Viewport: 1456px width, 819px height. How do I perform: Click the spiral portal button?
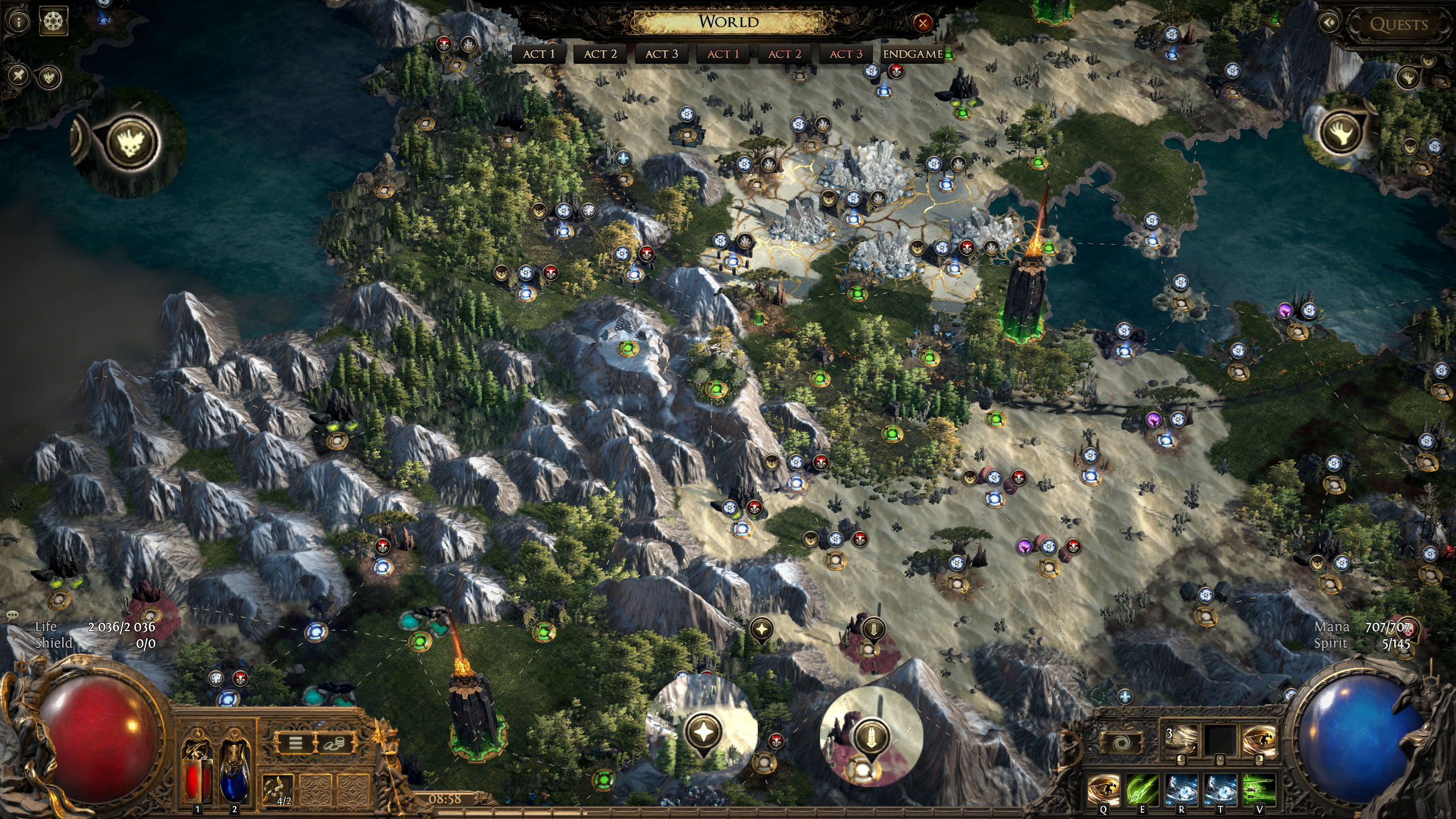click(x=1121, y=743)
